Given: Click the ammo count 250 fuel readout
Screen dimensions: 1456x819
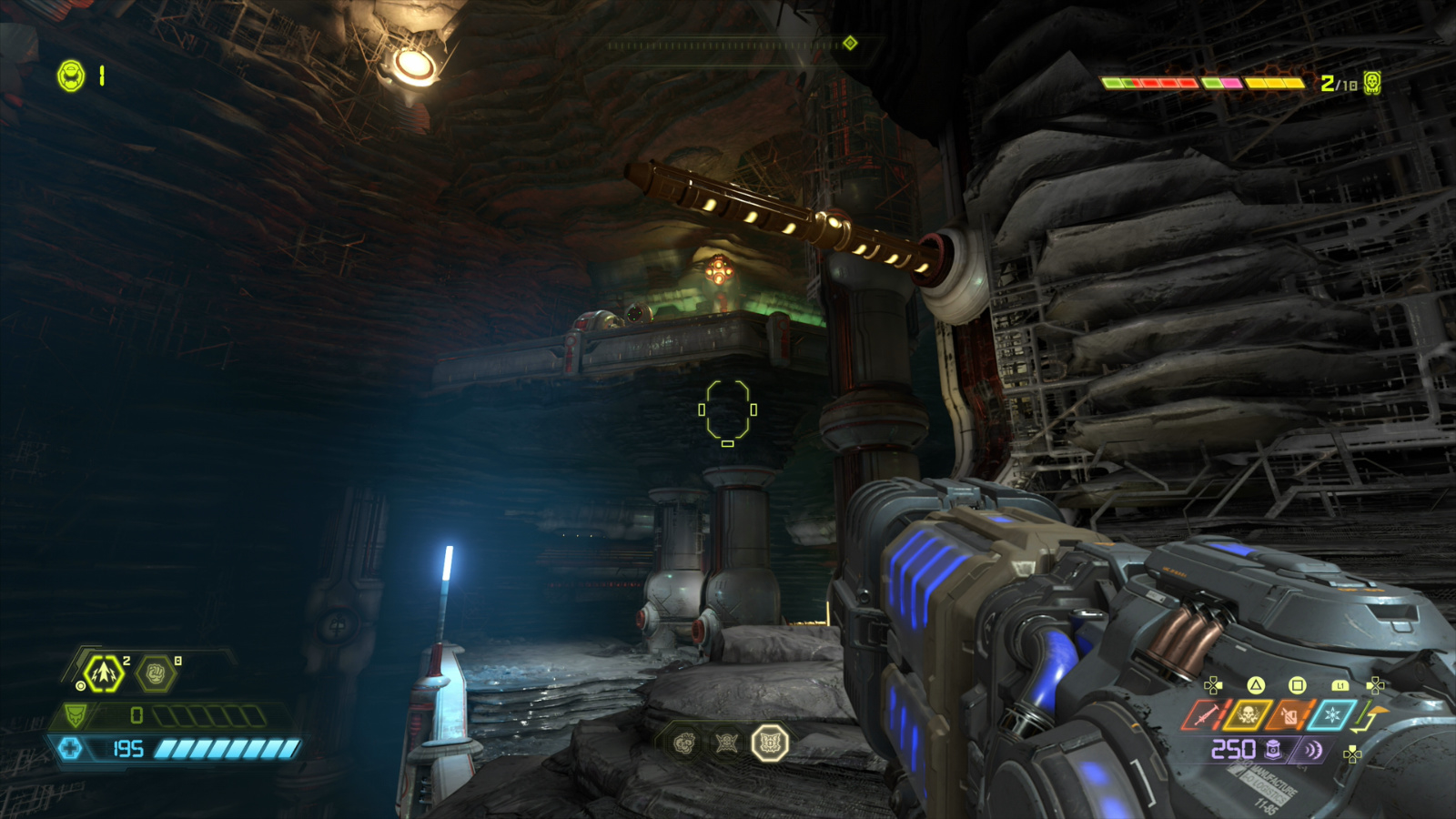Looking at the screenshot, I should point(1233,749).
